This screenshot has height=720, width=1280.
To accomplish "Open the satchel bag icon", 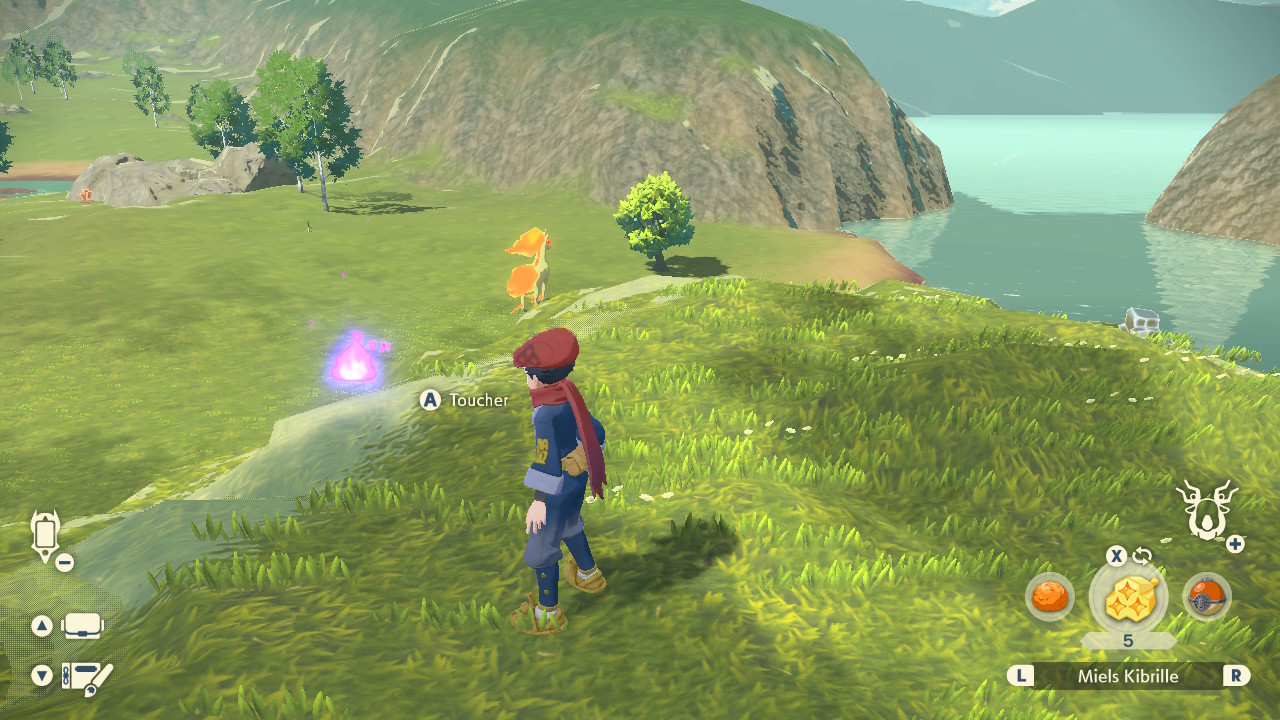I will [x=83, y=627].
